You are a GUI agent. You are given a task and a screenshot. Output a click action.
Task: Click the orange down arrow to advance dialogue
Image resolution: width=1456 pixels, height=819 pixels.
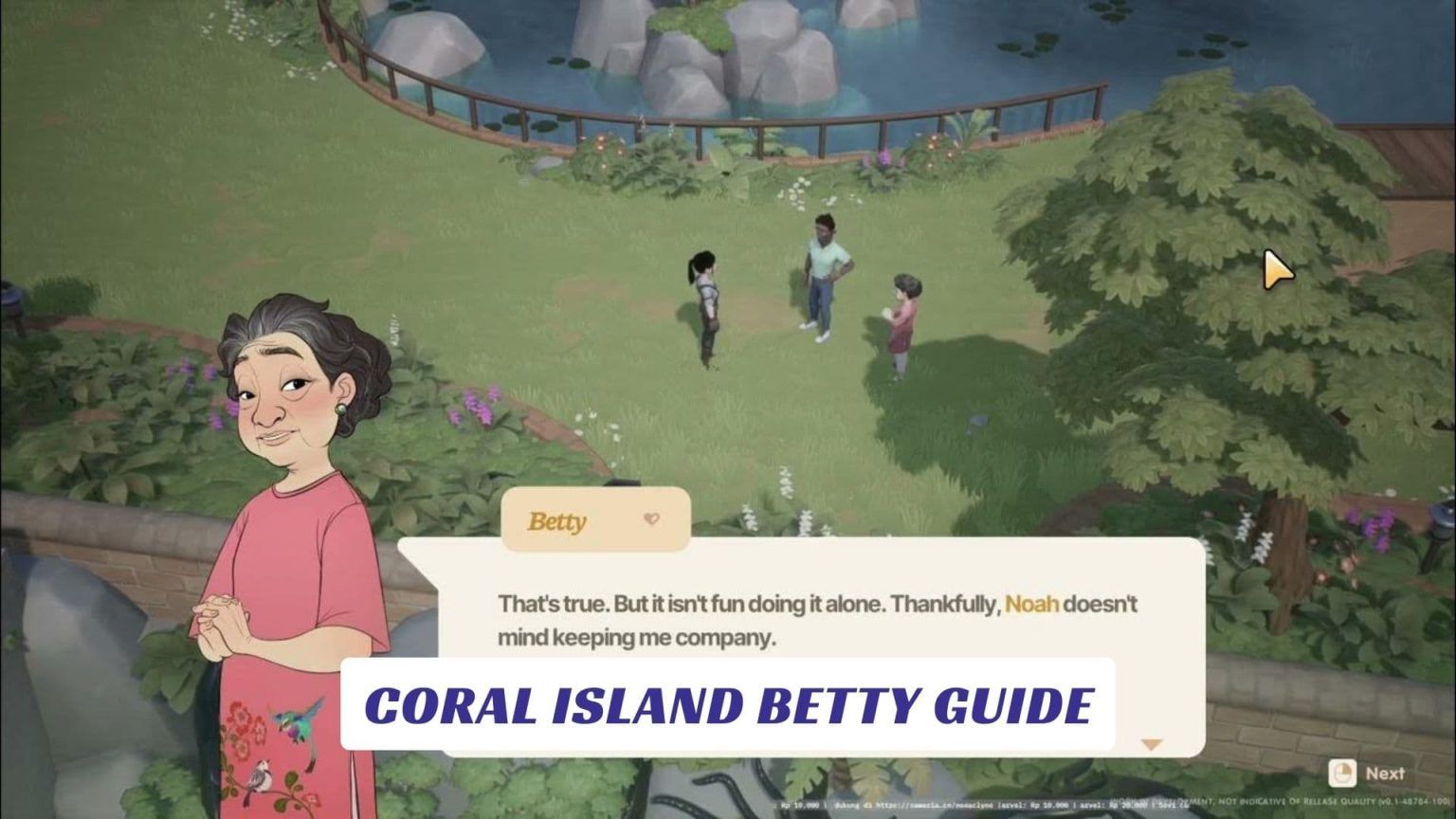pyautogui.click(x=1153, y=745)
